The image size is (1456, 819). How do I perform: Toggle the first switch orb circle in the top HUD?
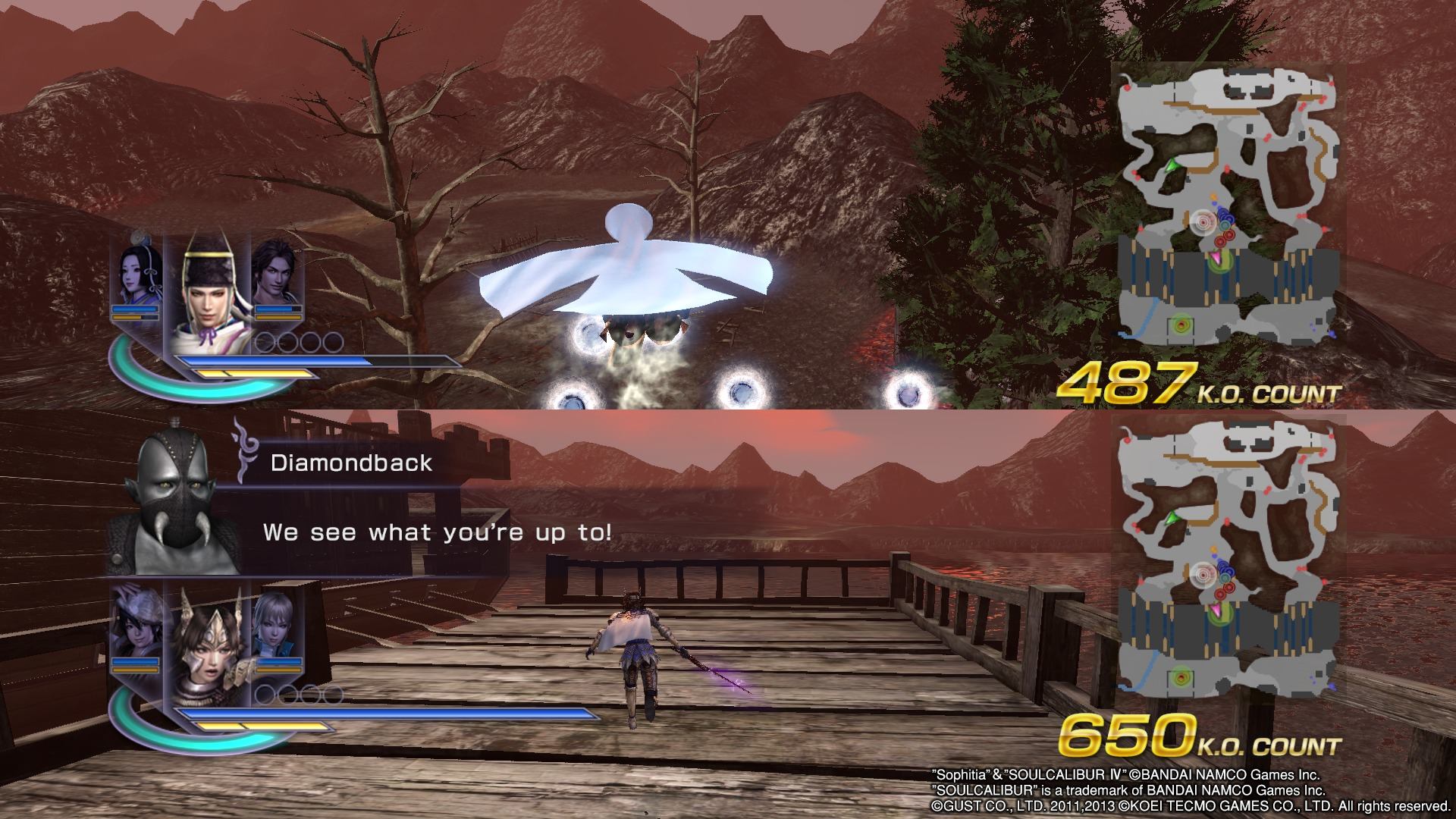click(263, 341)
